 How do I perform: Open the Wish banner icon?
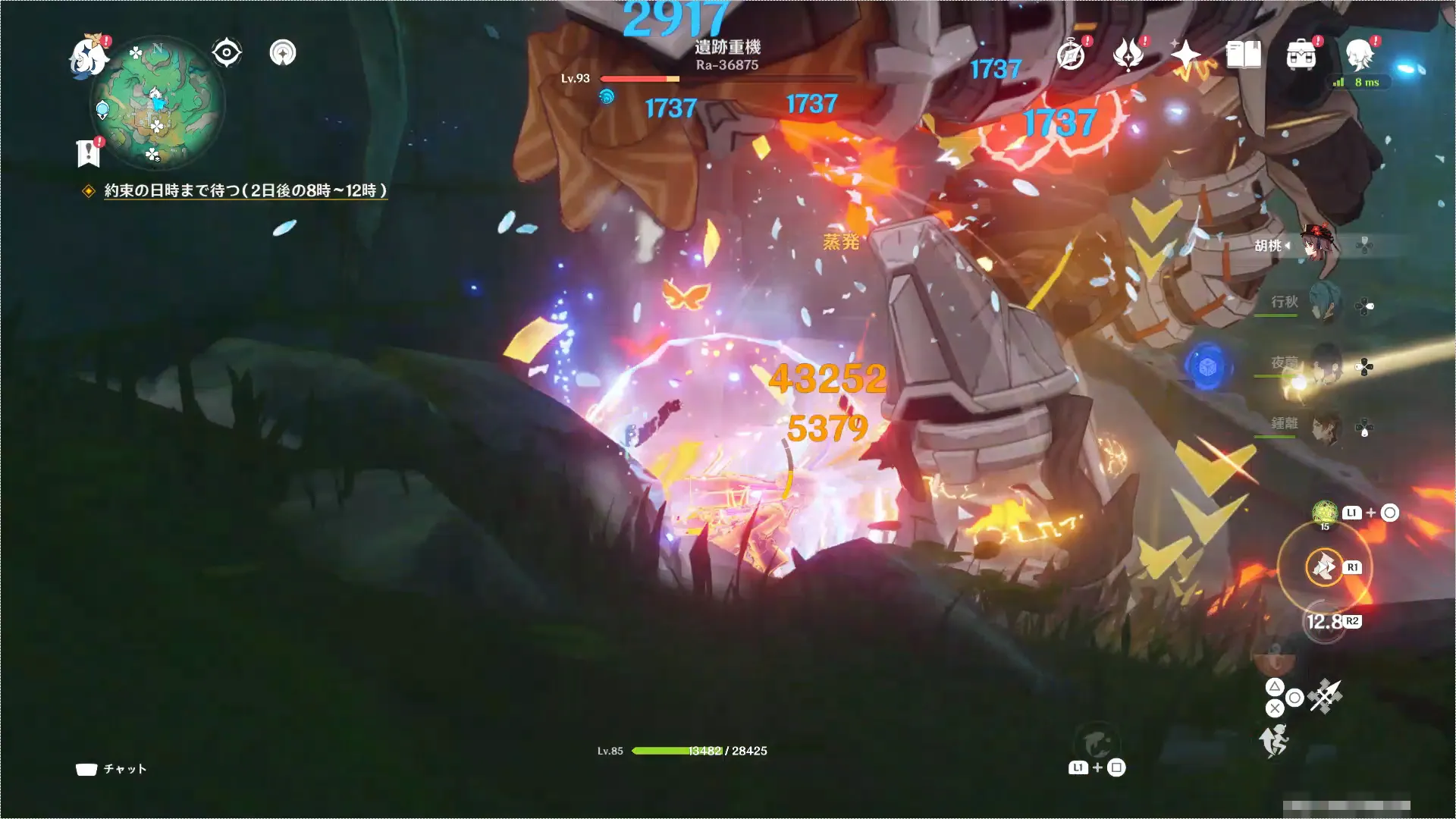click(x=1128, y=55)
